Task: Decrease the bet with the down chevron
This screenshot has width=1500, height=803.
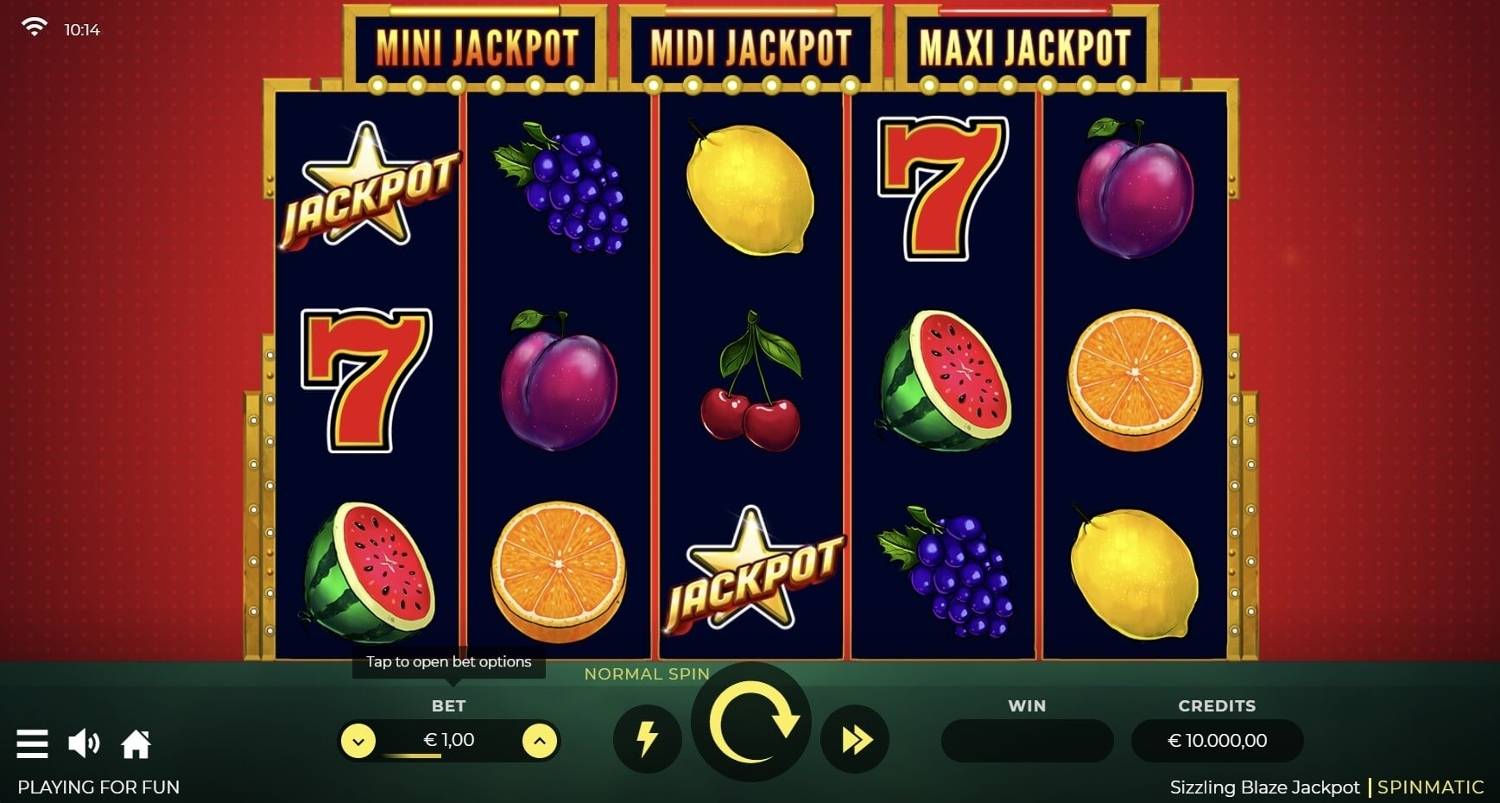Action: pyautogui.click(x=359, y=740)
